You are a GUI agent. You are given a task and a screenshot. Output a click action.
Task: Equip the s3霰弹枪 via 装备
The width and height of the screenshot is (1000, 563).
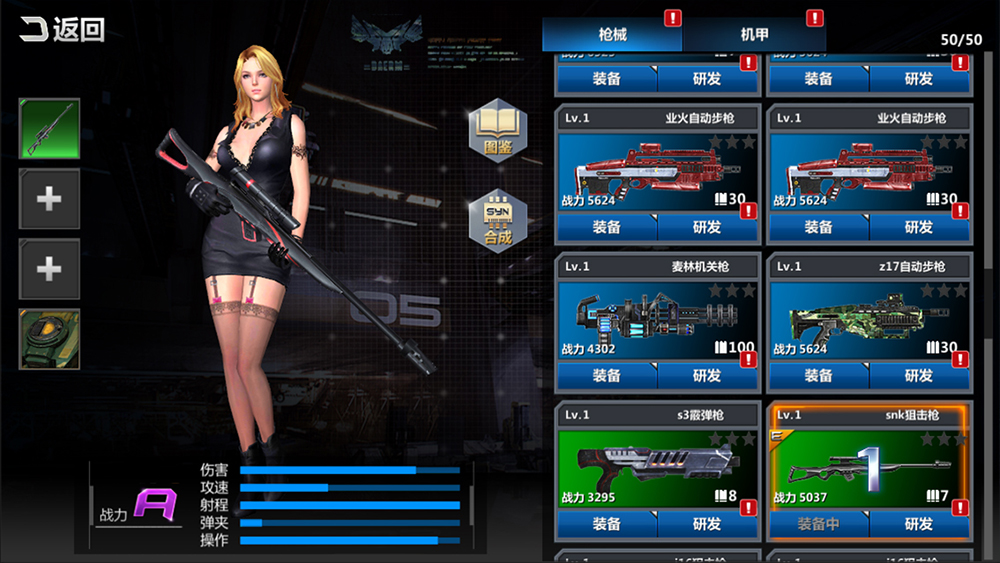607,524
